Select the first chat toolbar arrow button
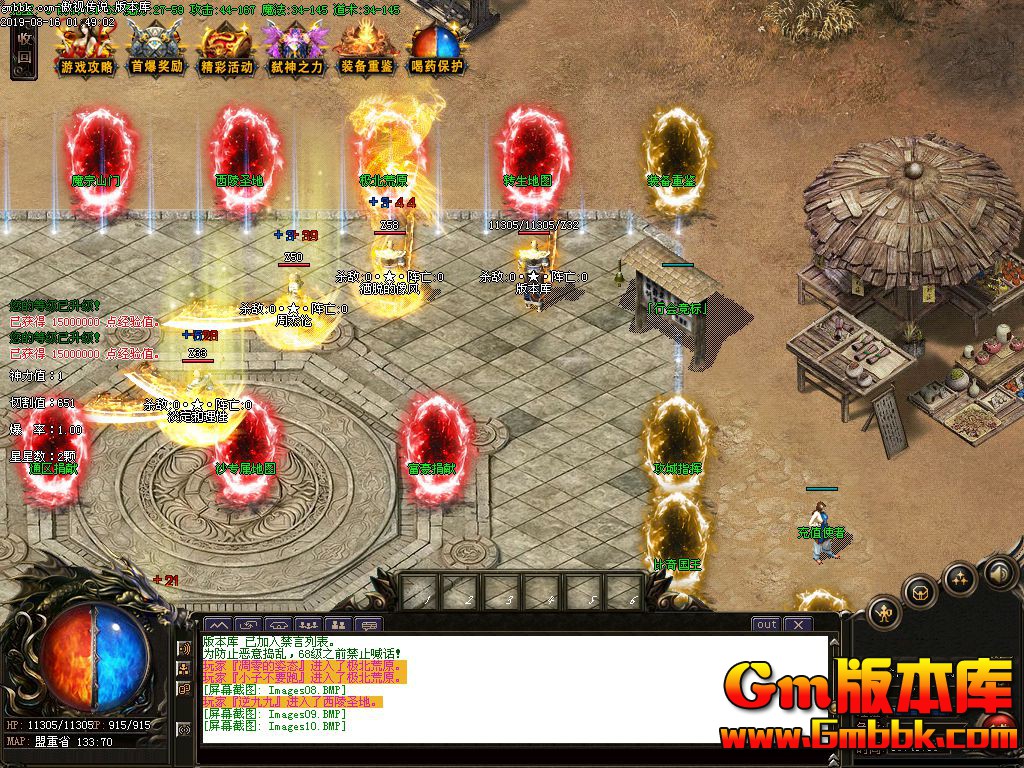 pyautogui.click(x=217, y=626)
